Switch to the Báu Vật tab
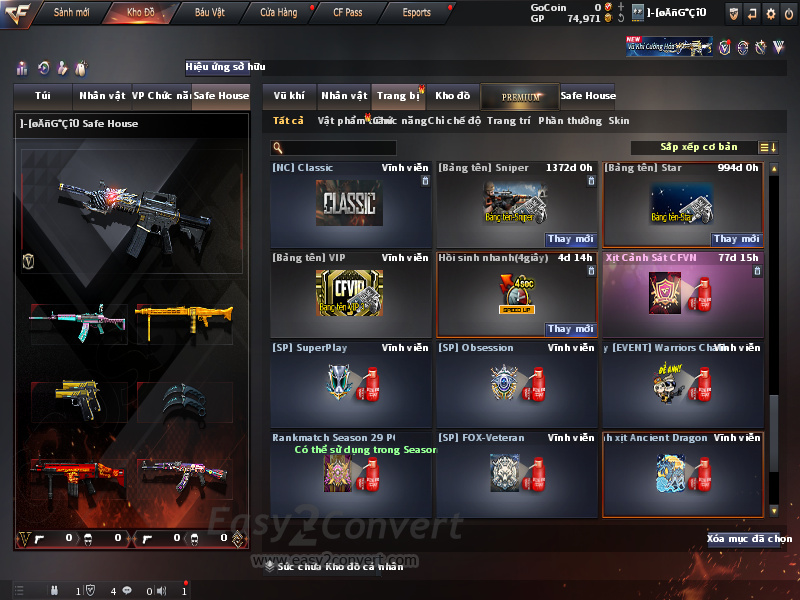800x600 pixels. click(210, 13)
